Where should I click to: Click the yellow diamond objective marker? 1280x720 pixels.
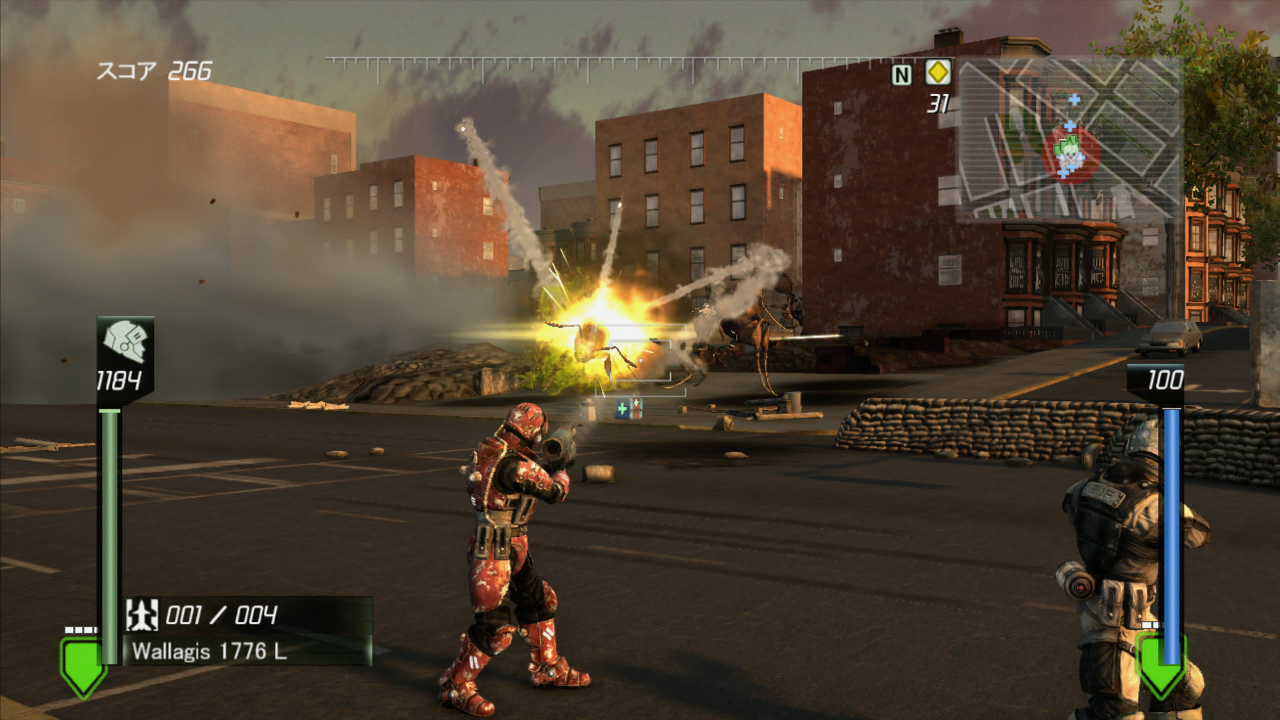(937, 73)
